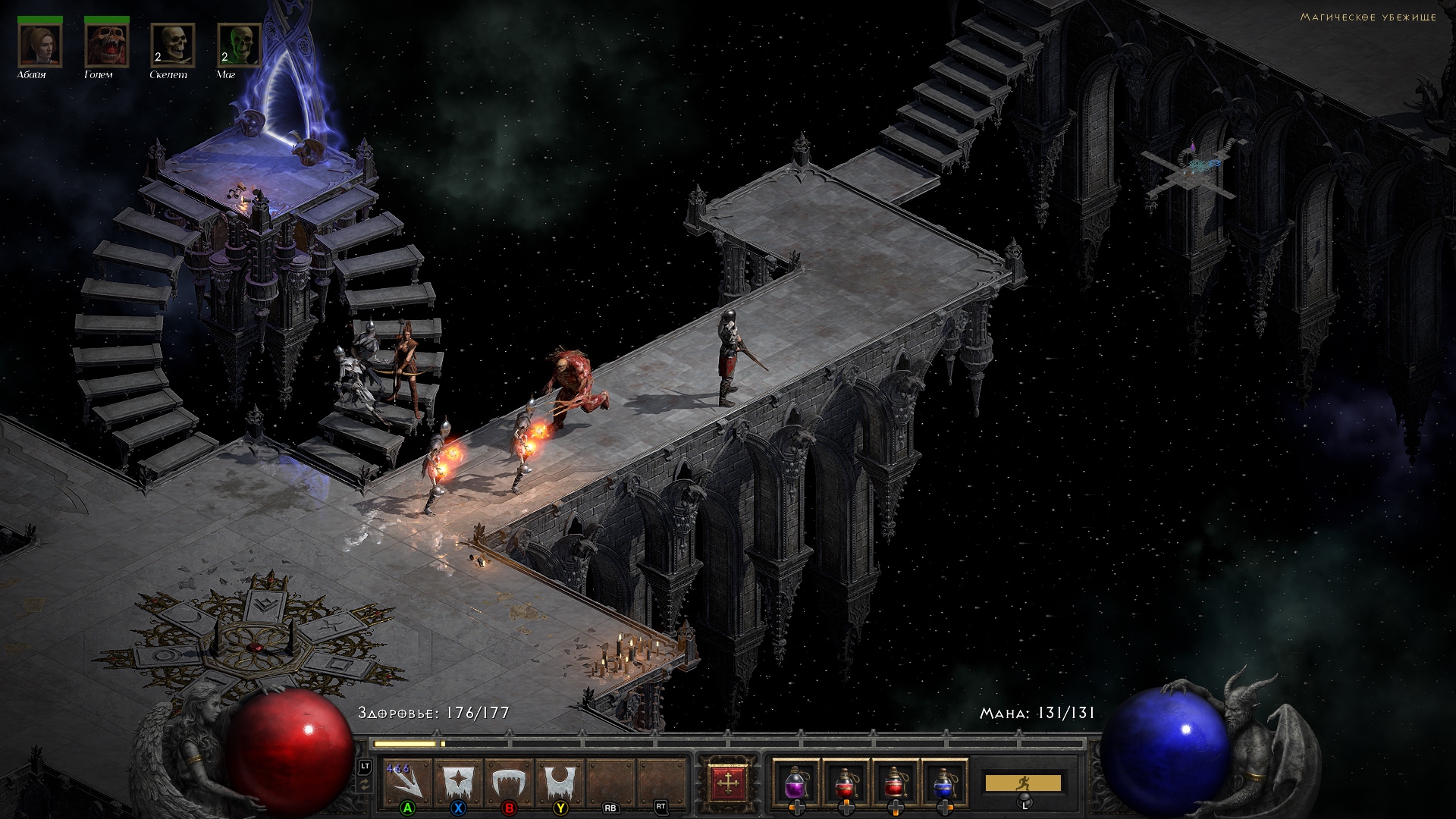Open the red cross panel button
The image size is (1456, 819).
(x=728, y=781)
